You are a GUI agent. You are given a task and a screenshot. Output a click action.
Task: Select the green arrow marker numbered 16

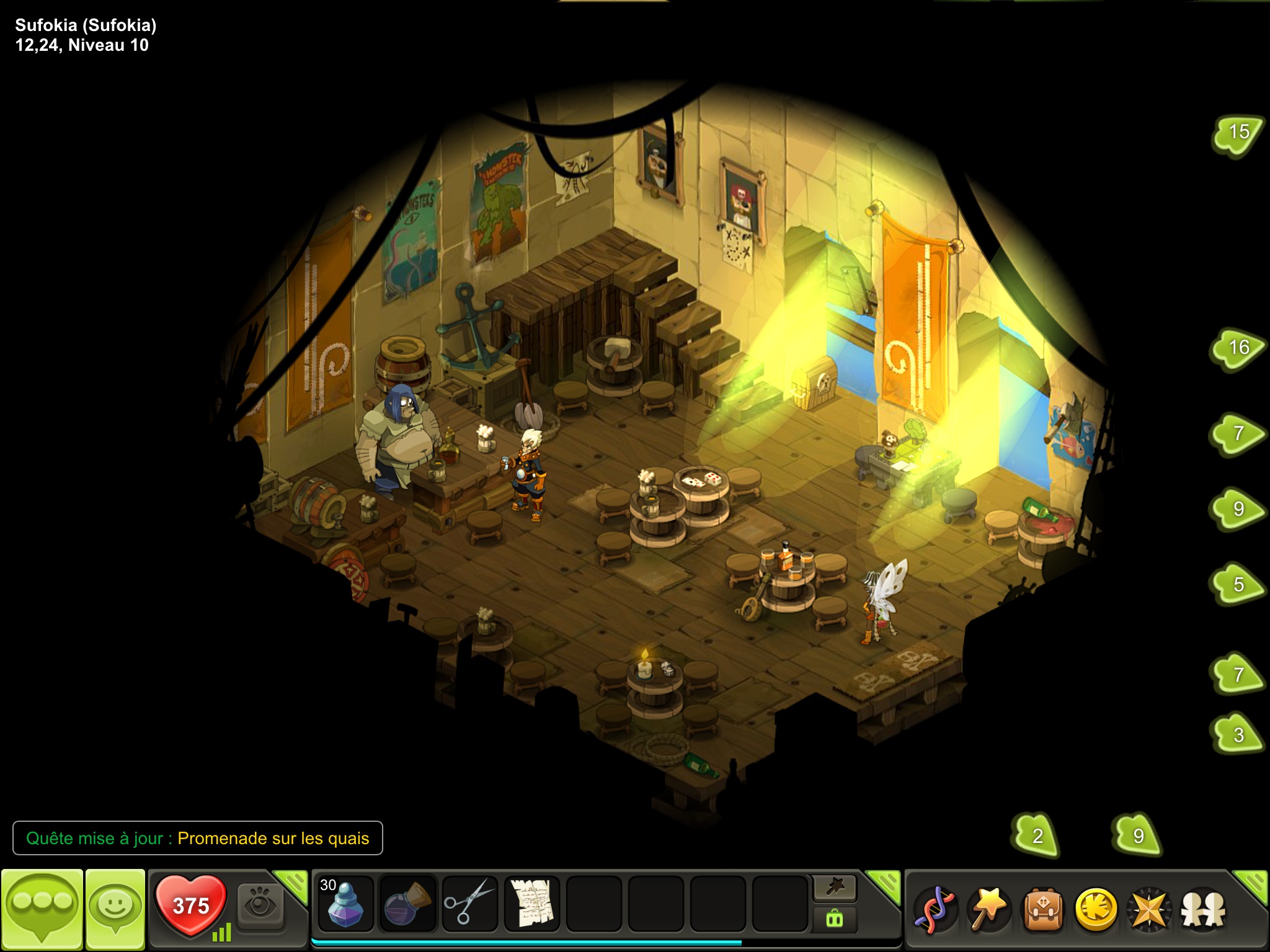click(1238, 348)
